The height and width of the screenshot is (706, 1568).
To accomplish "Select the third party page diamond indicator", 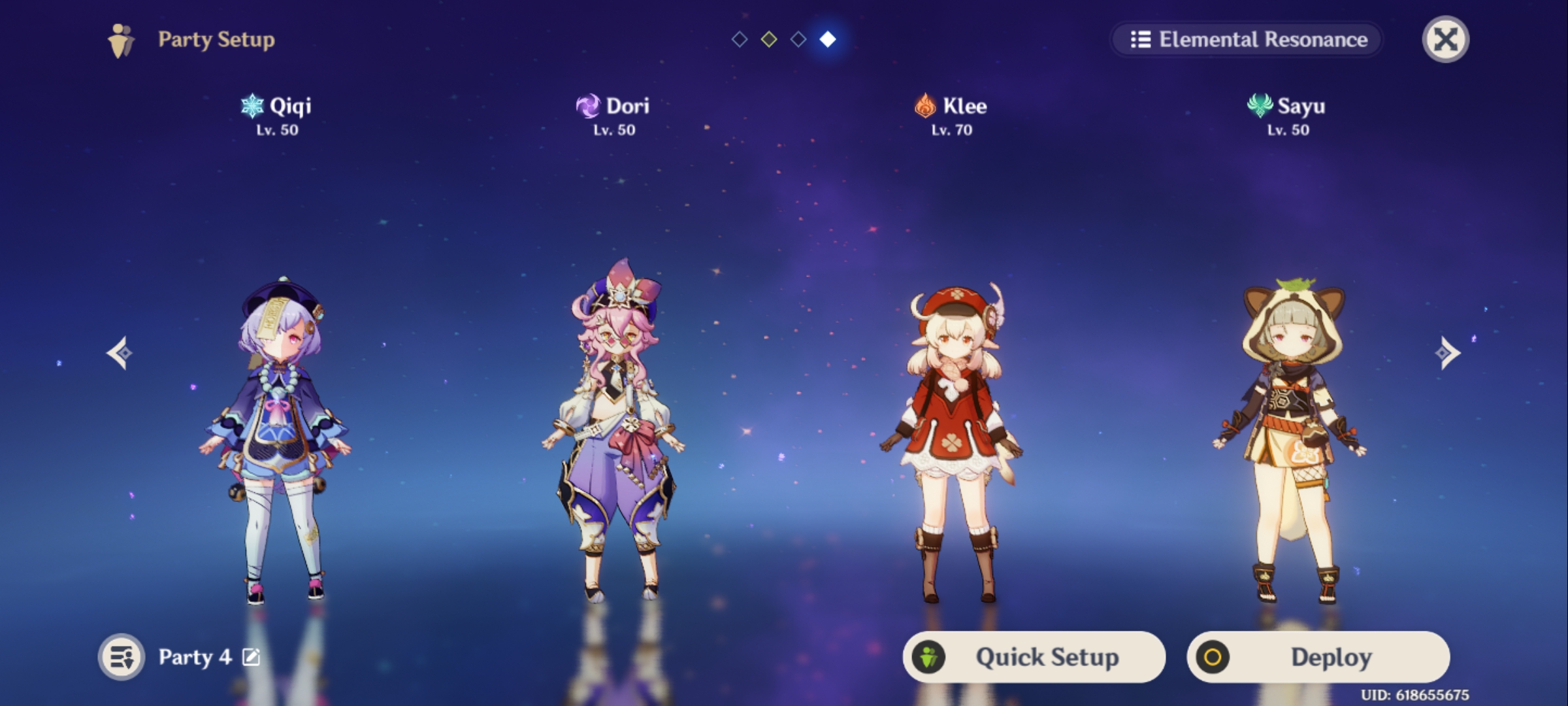I will point(799,40).
